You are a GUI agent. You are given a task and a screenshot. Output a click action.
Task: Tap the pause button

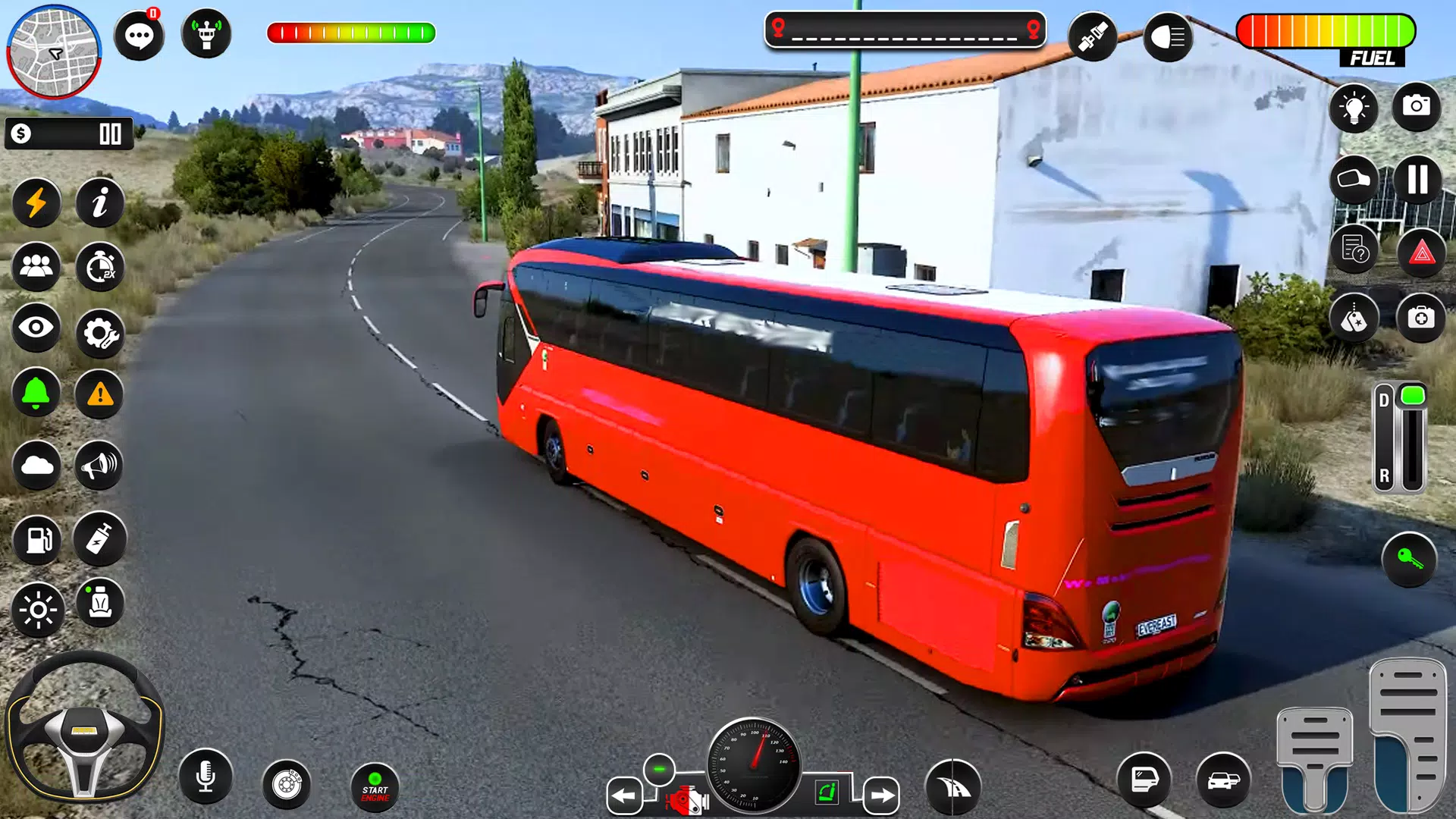click(1417, 180)
